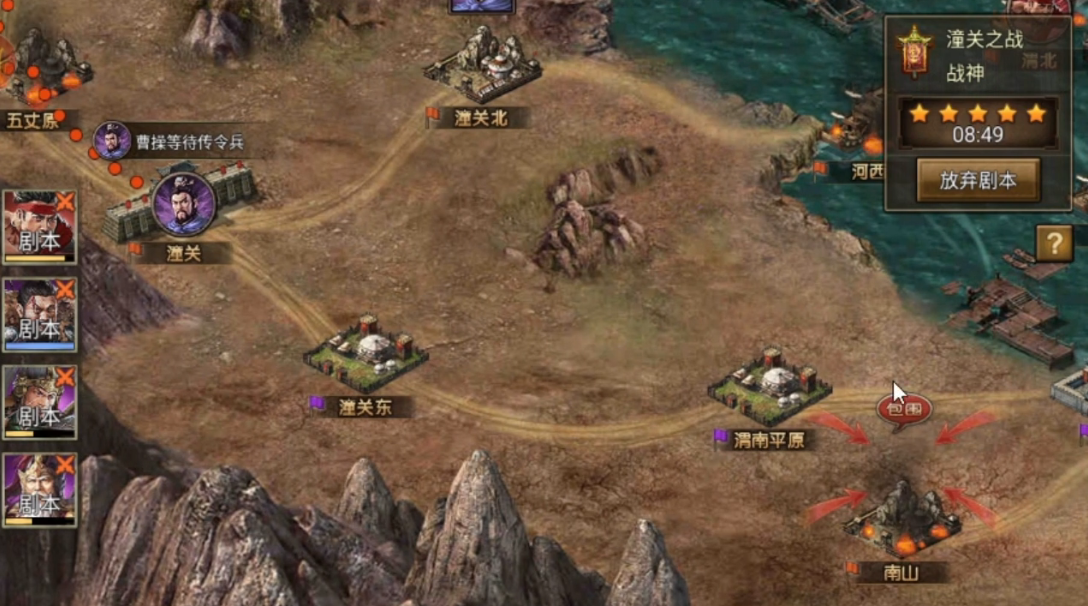
Task: Select the 潼关 fortress with Cao Cao portrait
Action: point(182,207)
